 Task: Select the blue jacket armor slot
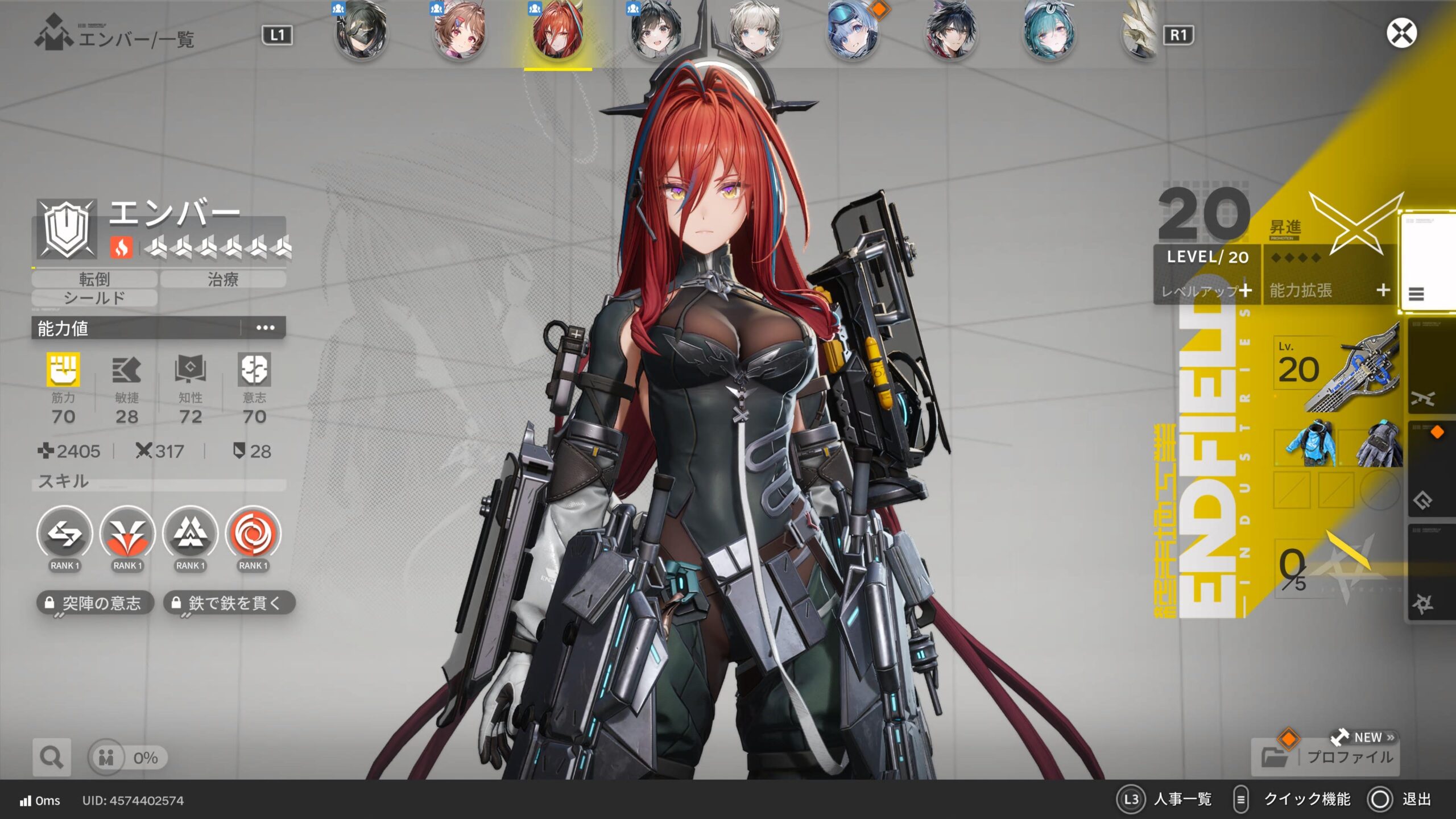point(1307,445)
